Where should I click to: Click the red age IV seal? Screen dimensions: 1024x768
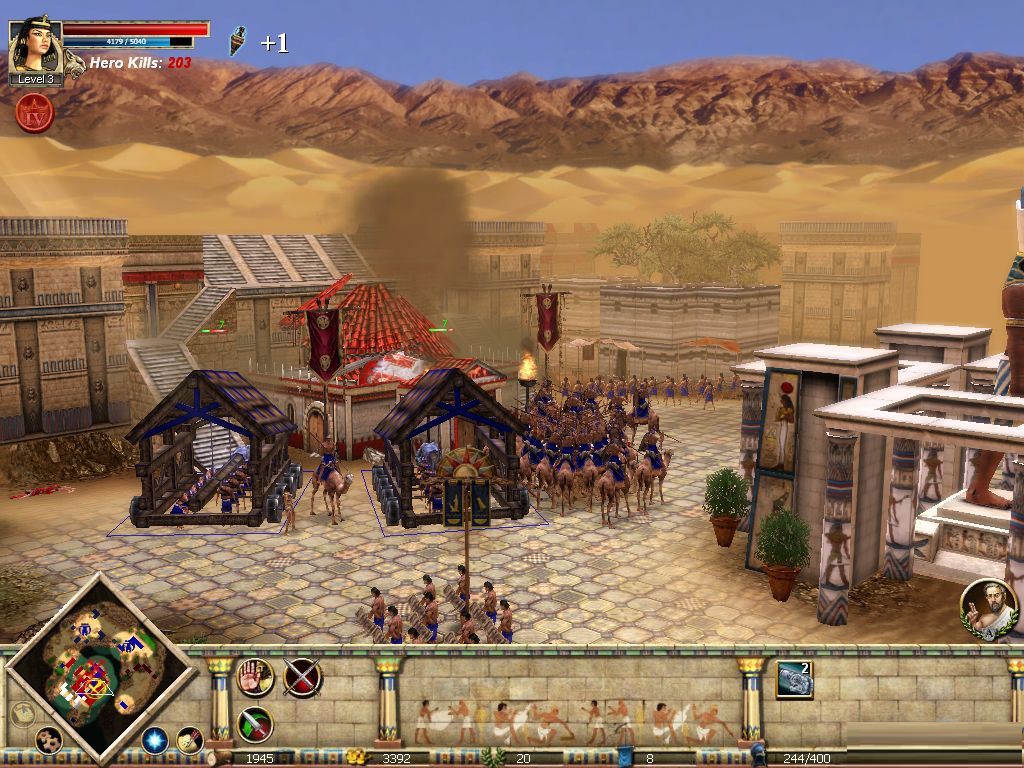coord(34,114)
